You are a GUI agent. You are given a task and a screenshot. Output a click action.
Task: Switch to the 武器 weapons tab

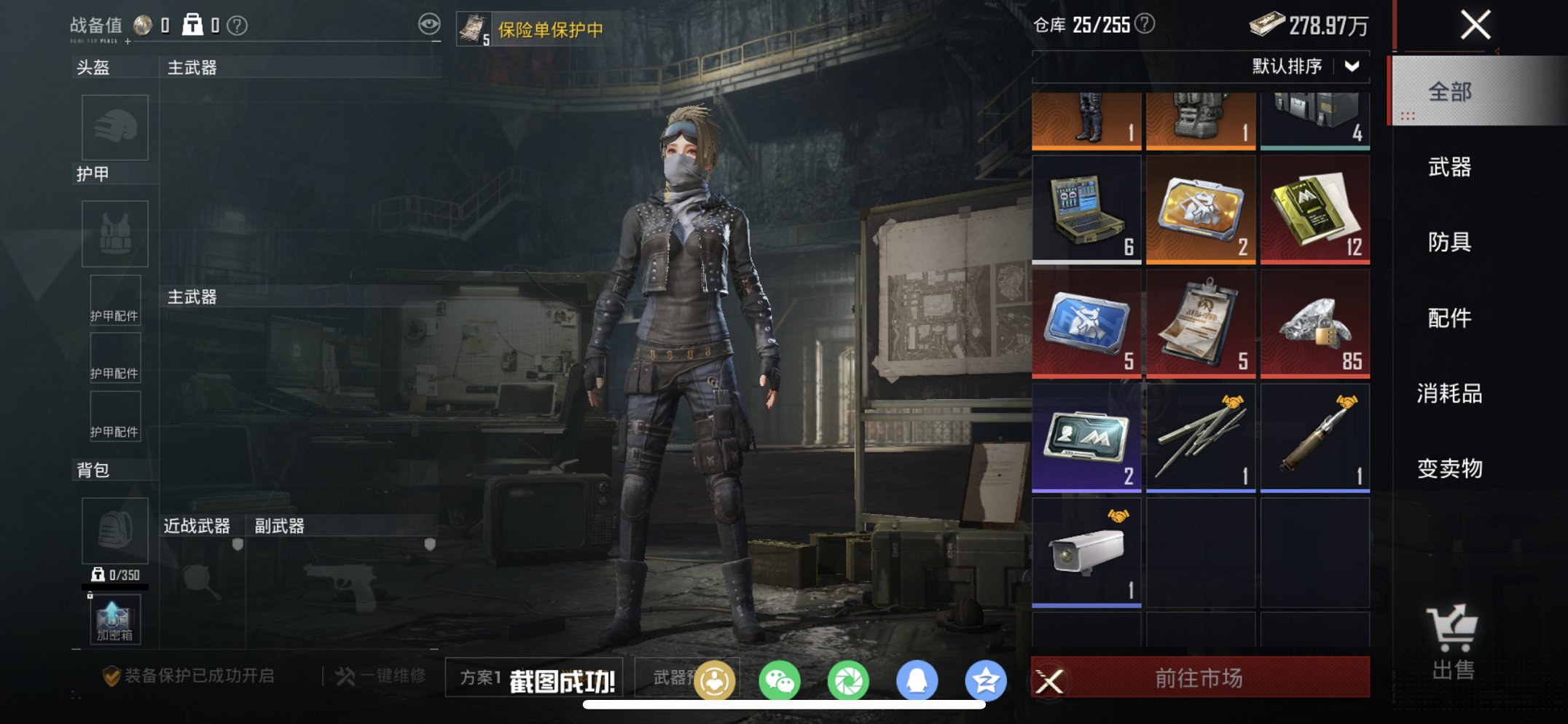pyautogui.click(x=1451, y=168)
